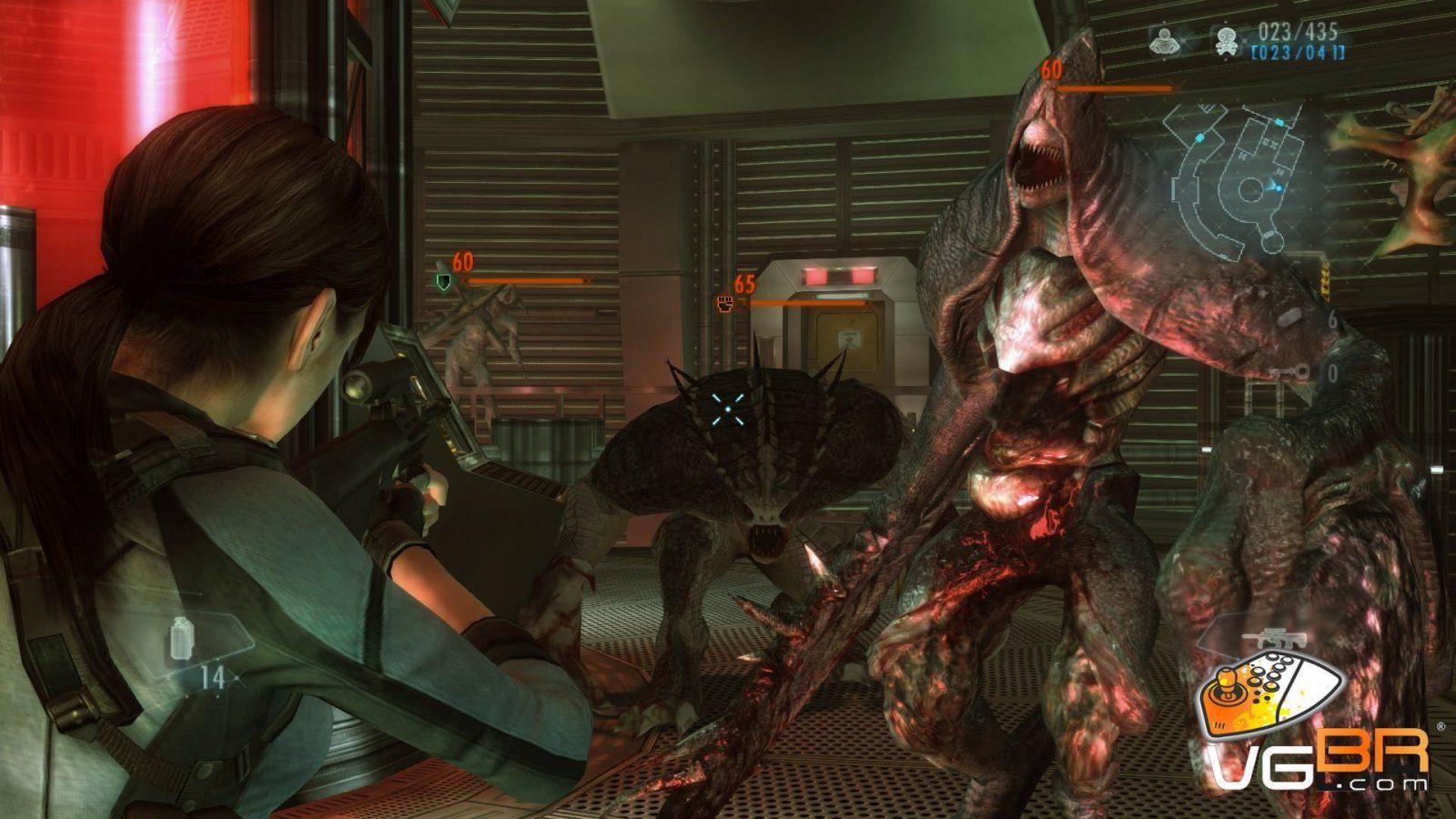Click the skull enemy kill-count icon
This screenshot has height=819, width=1456.
coord(1224,40)
